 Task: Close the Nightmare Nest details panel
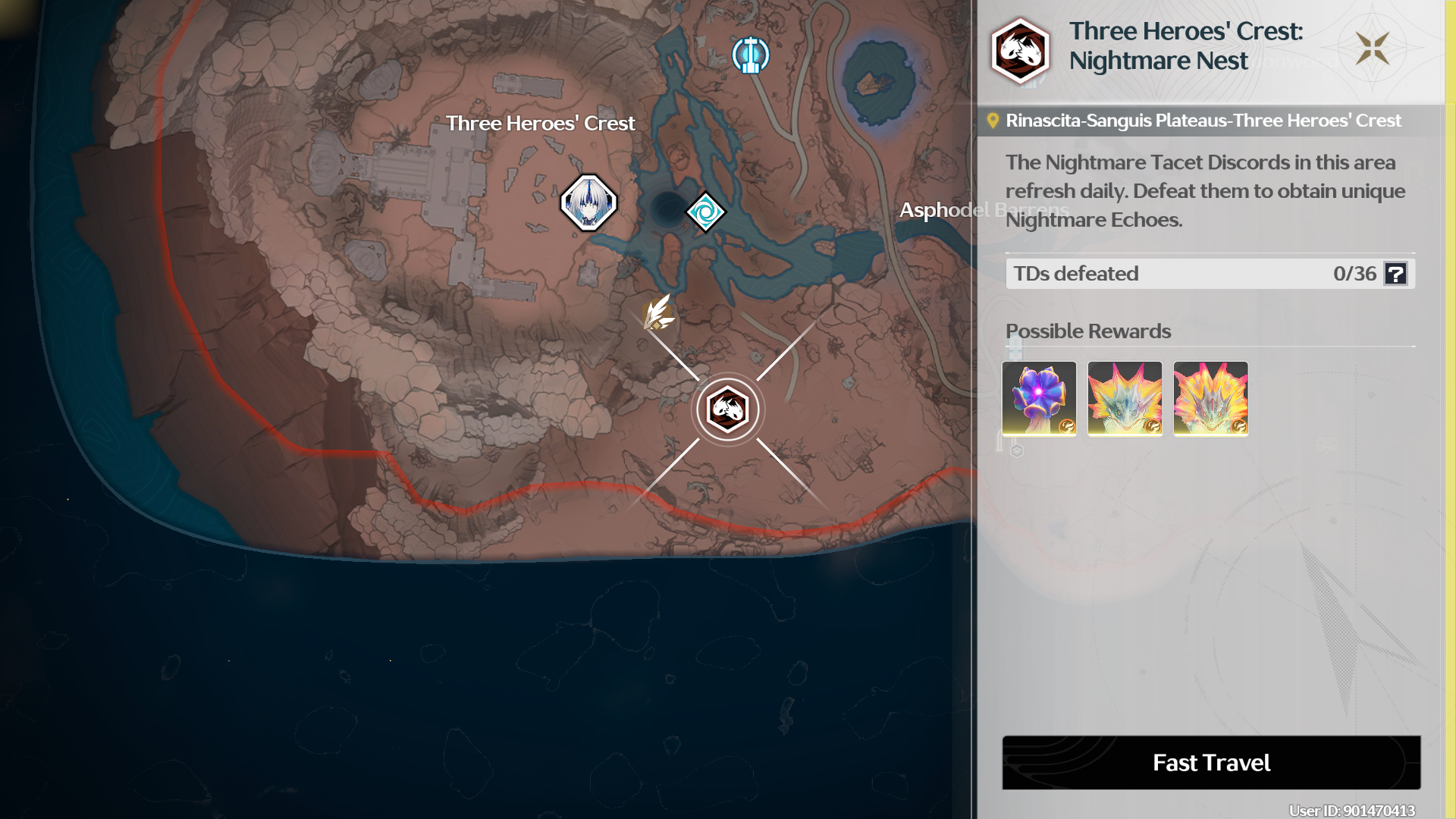[1373, 49]
